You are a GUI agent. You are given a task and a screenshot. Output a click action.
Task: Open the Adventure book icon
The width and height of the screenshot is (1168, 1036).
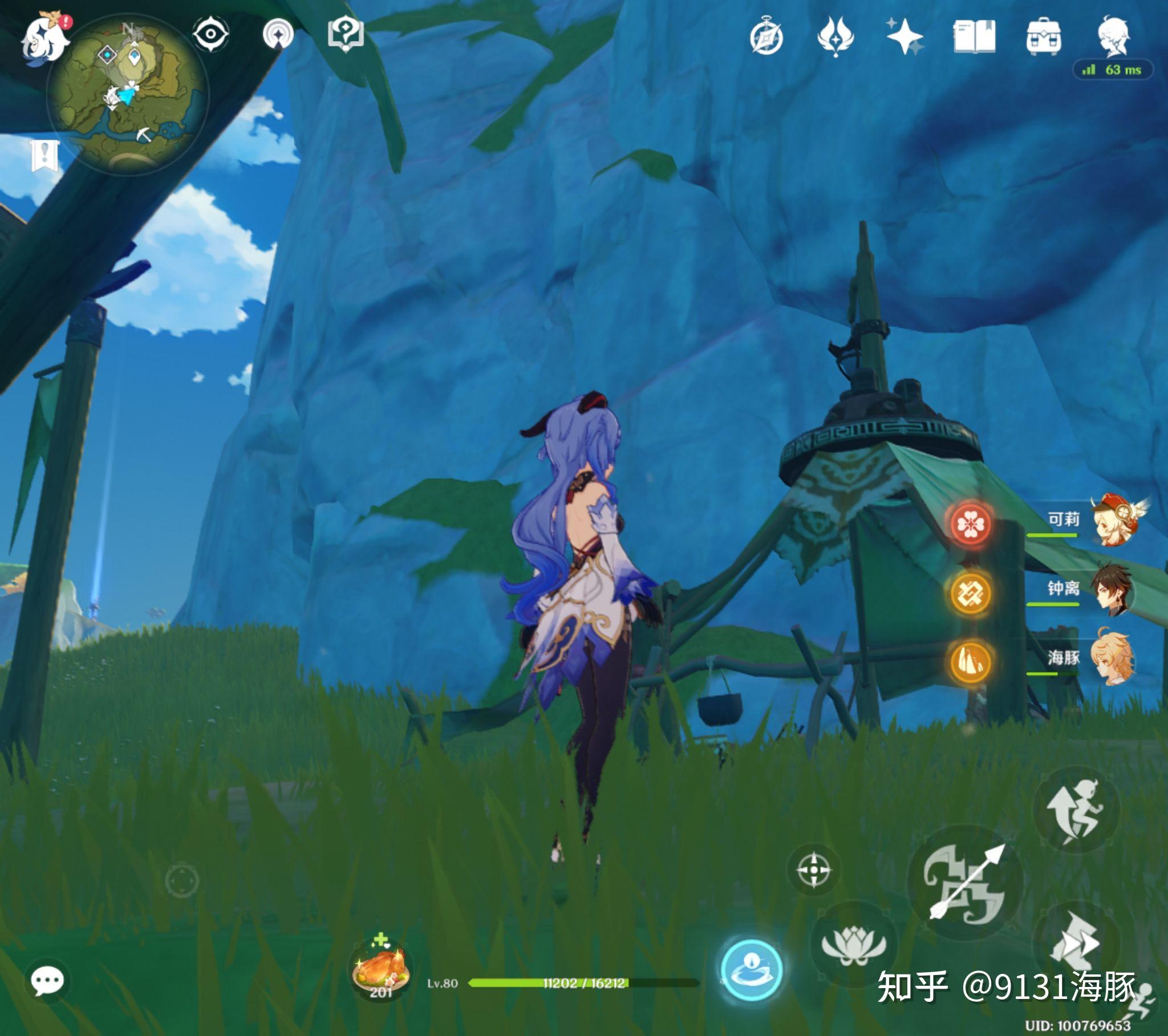tap(974, 36)
